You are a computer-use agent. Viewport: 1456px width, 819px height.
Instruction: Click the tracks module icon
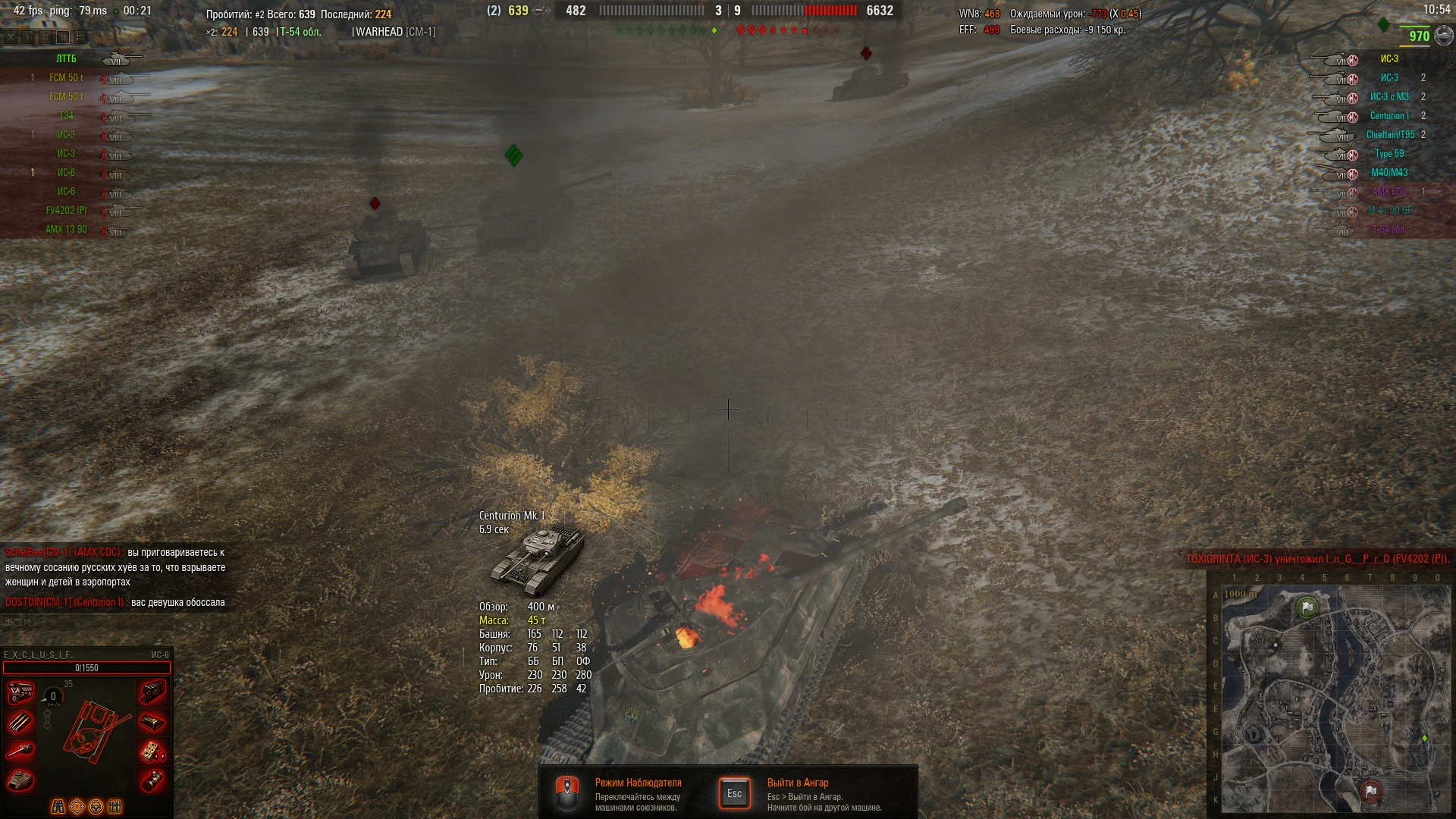(x=152, y=691)
